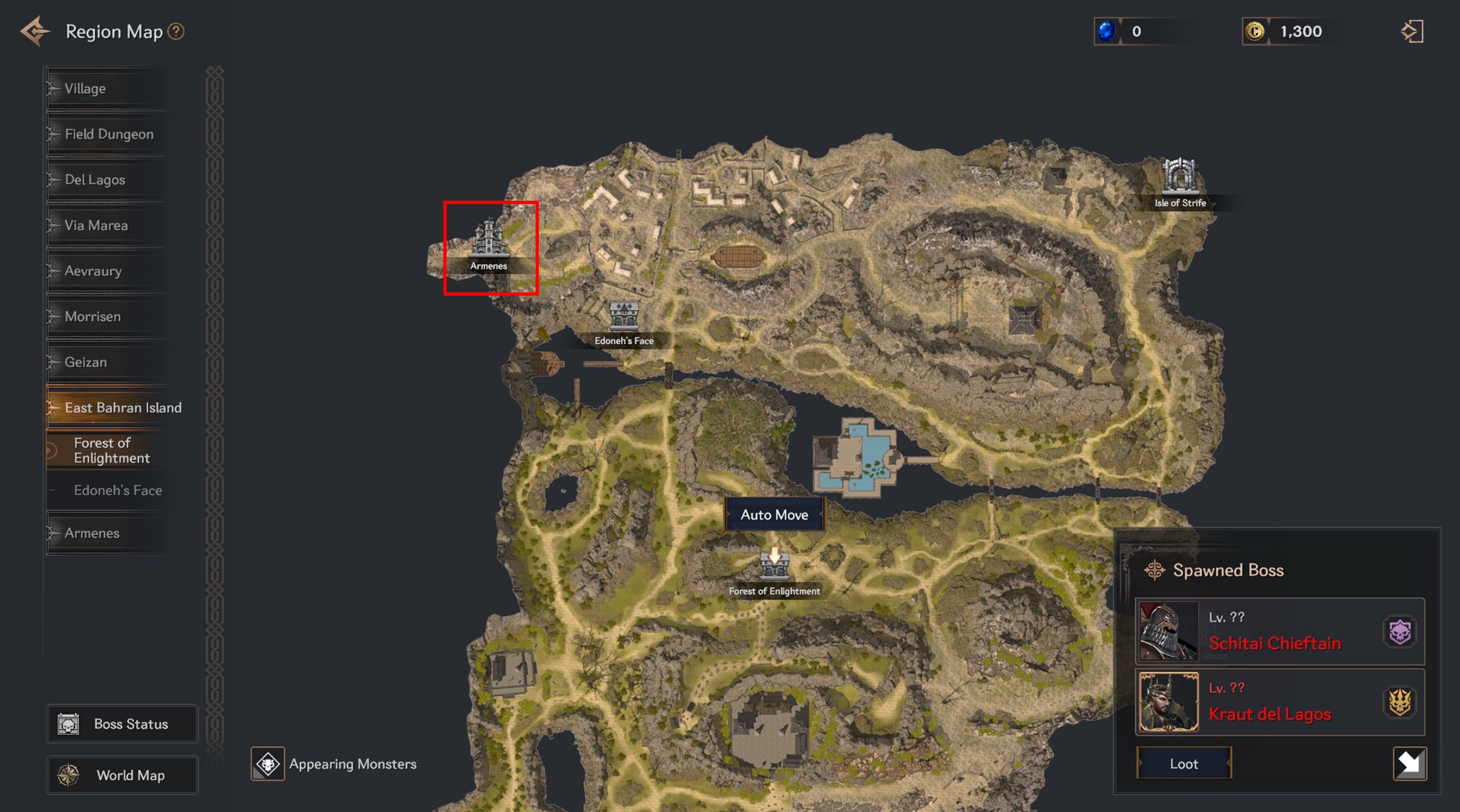Choose the Edoneh's Face sub-area
This screenshot has height=812, width=1460.
(118, 490)
